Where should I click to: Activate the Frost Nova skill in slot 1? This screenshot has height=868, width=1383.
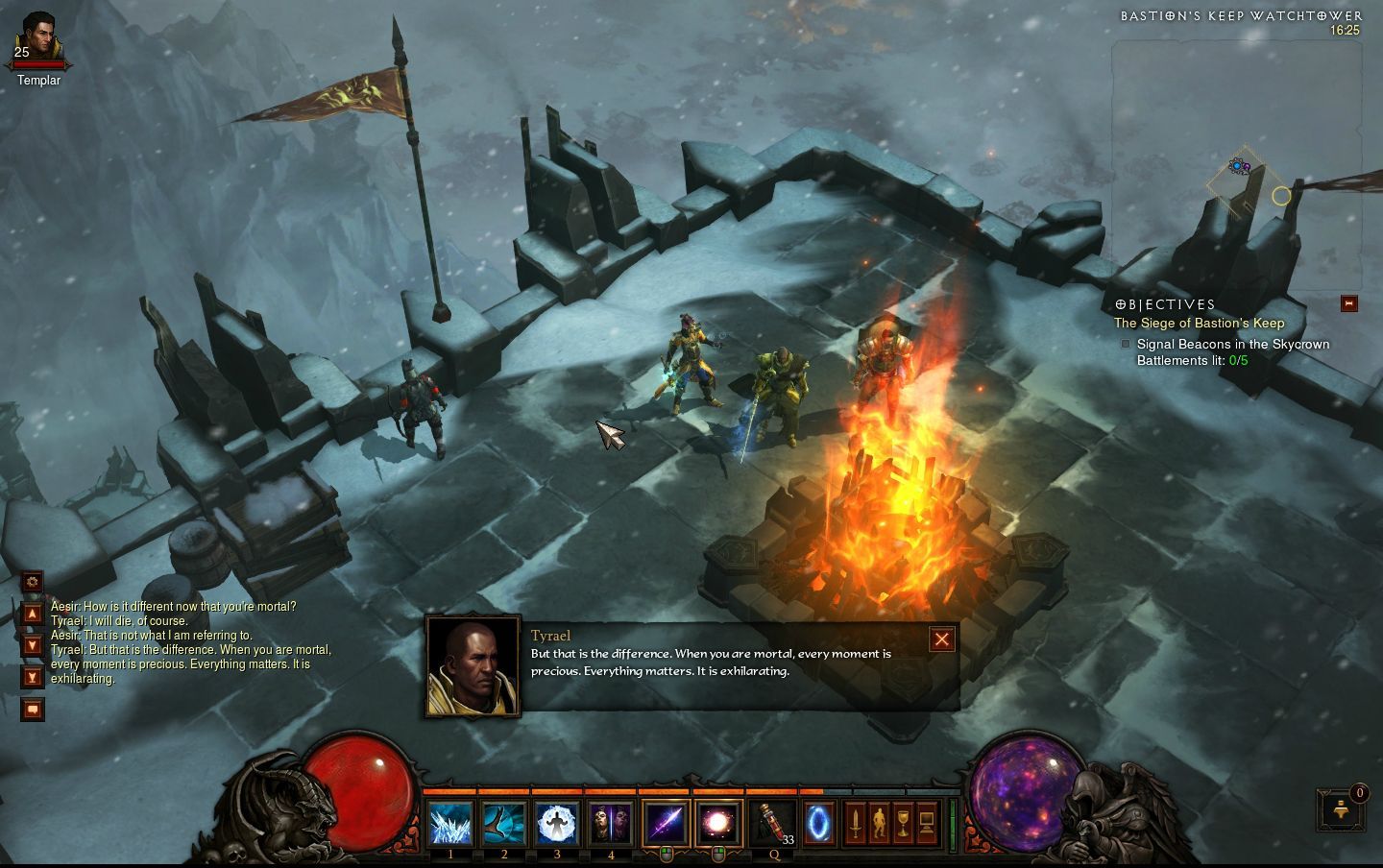coord(449,822)
